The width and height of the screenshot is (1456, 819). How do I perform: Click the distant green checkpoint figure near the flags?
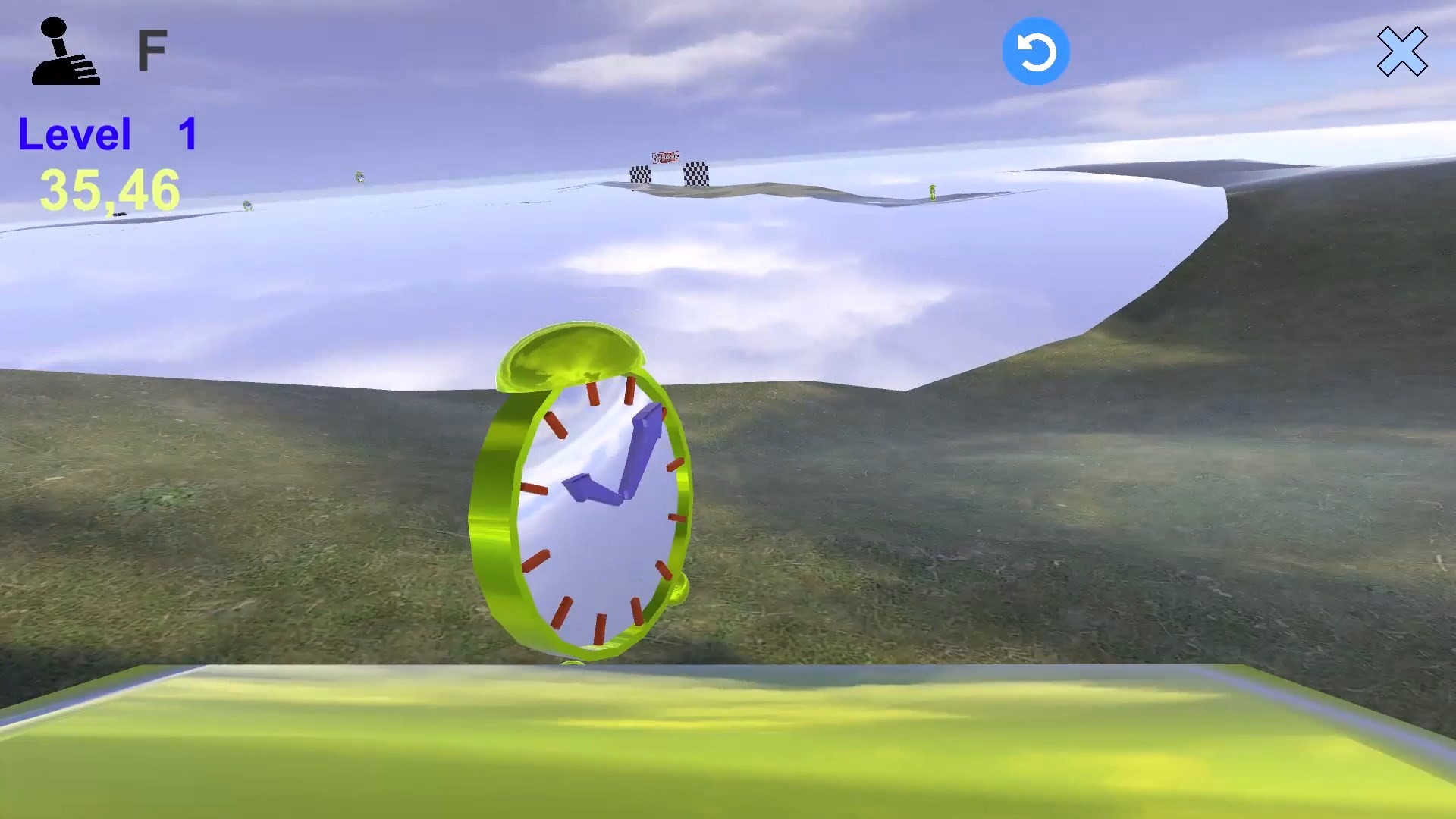pos(359,177)
